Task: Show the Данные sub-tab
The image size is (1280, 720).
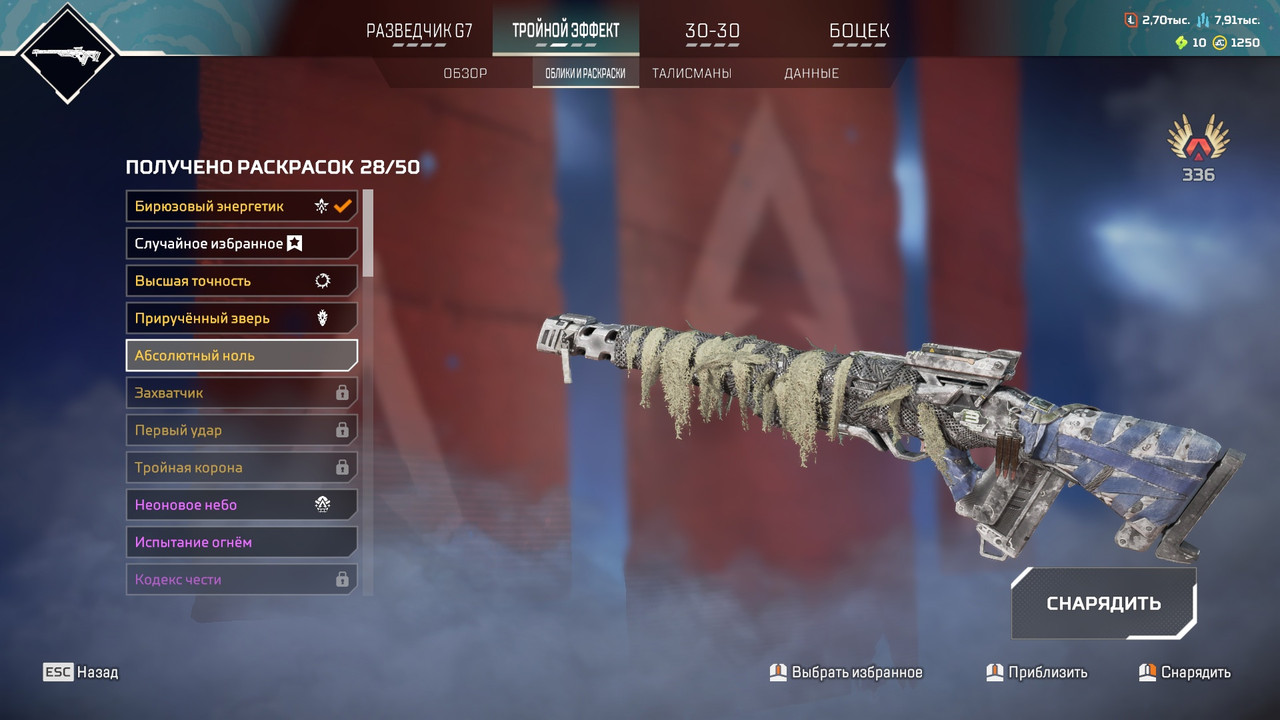Action: click(x=811, y=73)
